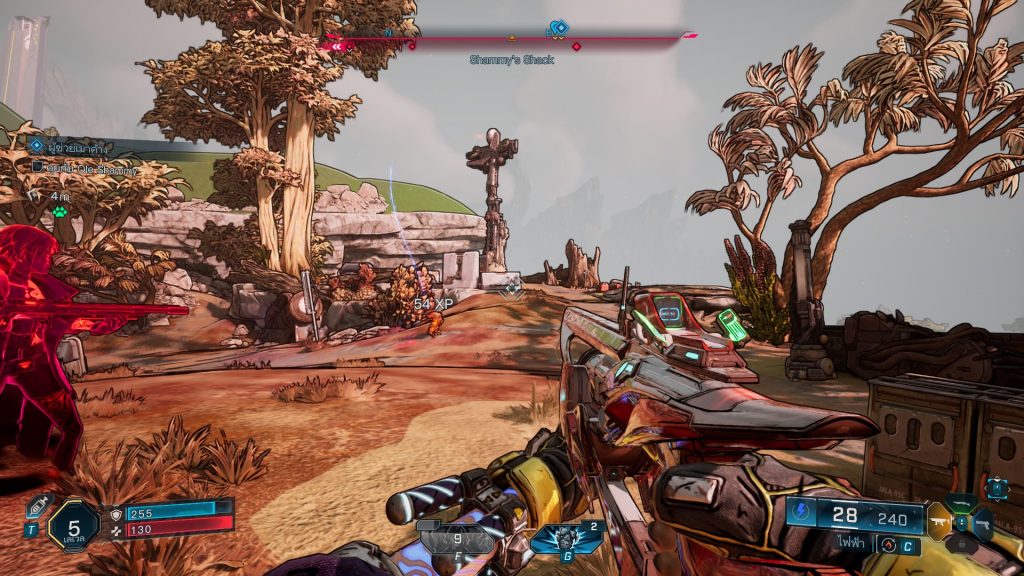Click the mouse icon above the weapon wheel
Screen dimensions: 1024x576
[996, 487]
